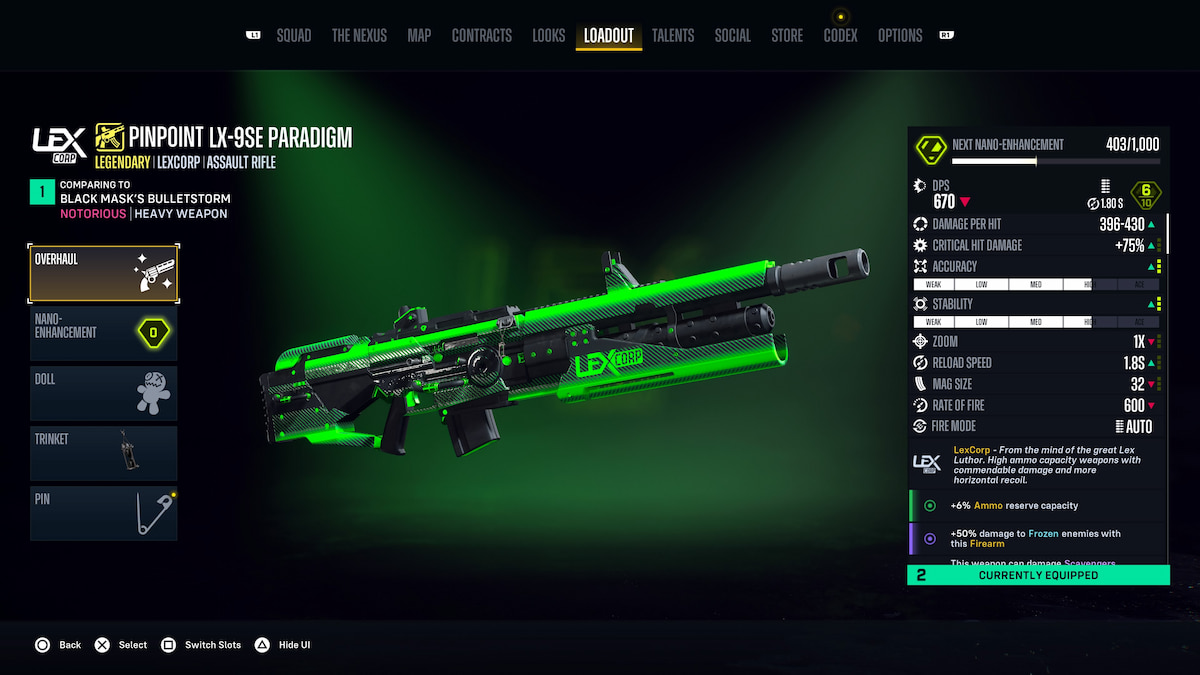The image size is (1200, 675).
Task: Open the Talents tab
Action: [x=673, y=36]
